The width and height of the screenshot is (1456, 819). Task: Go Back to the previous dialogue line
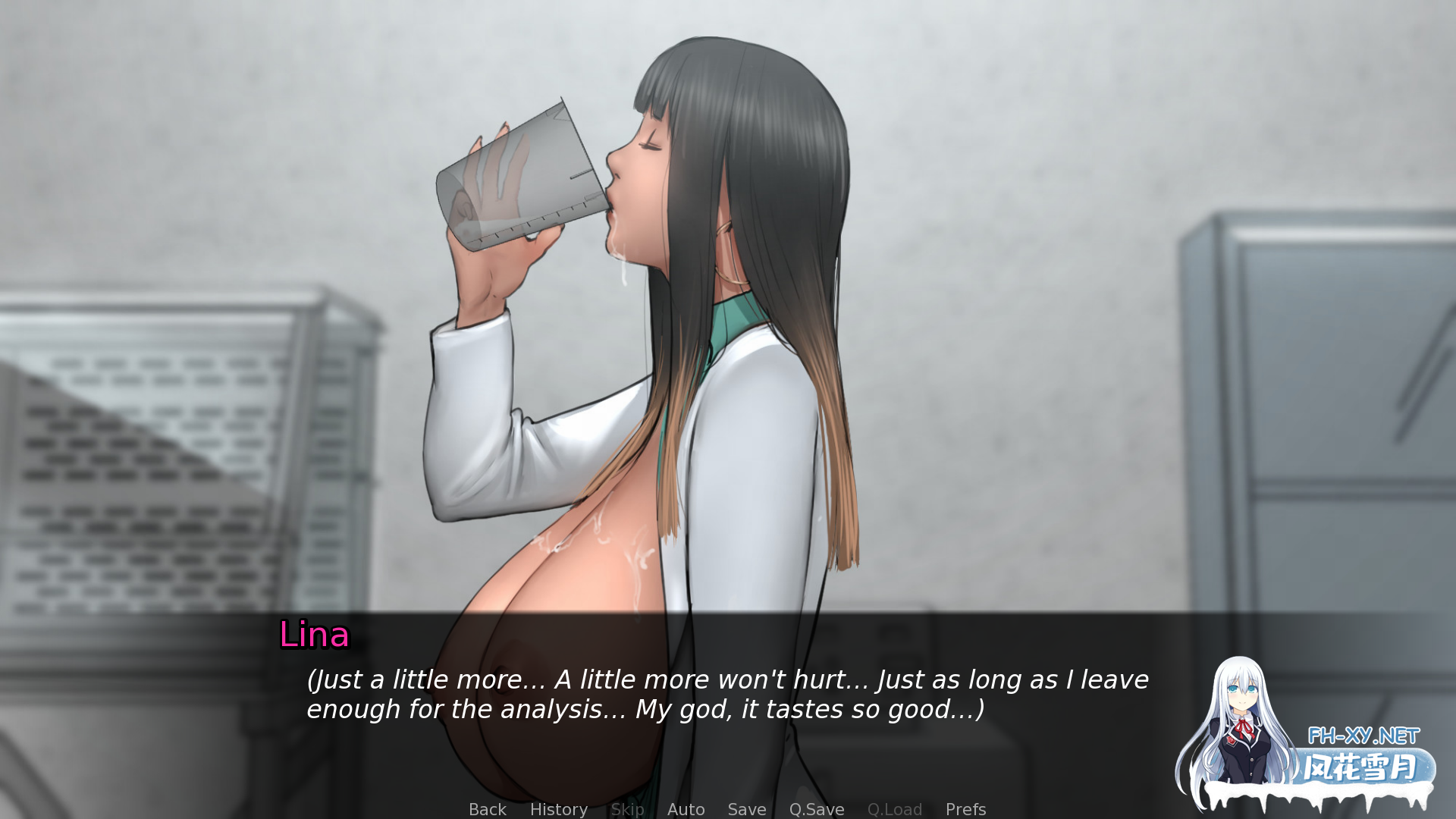[x=487, y=809]
